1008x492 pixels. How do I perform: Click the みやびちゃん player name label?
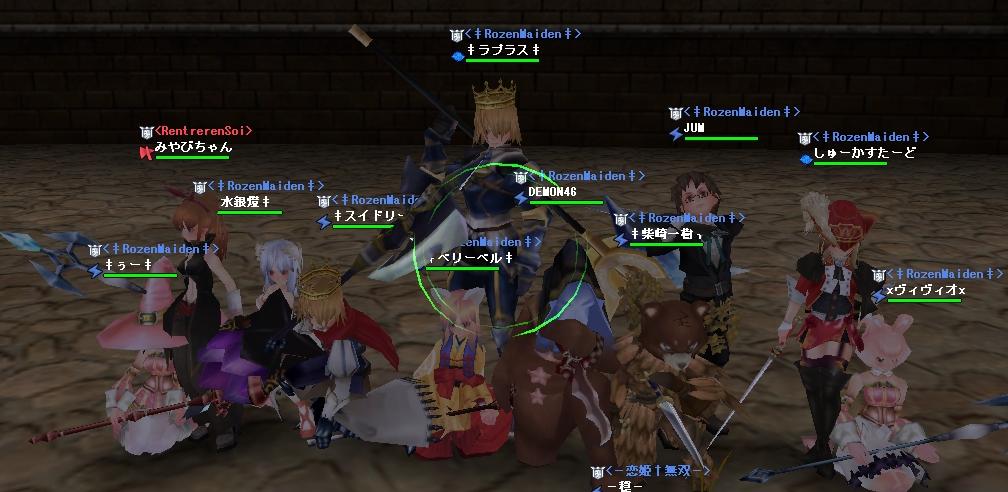193,147
